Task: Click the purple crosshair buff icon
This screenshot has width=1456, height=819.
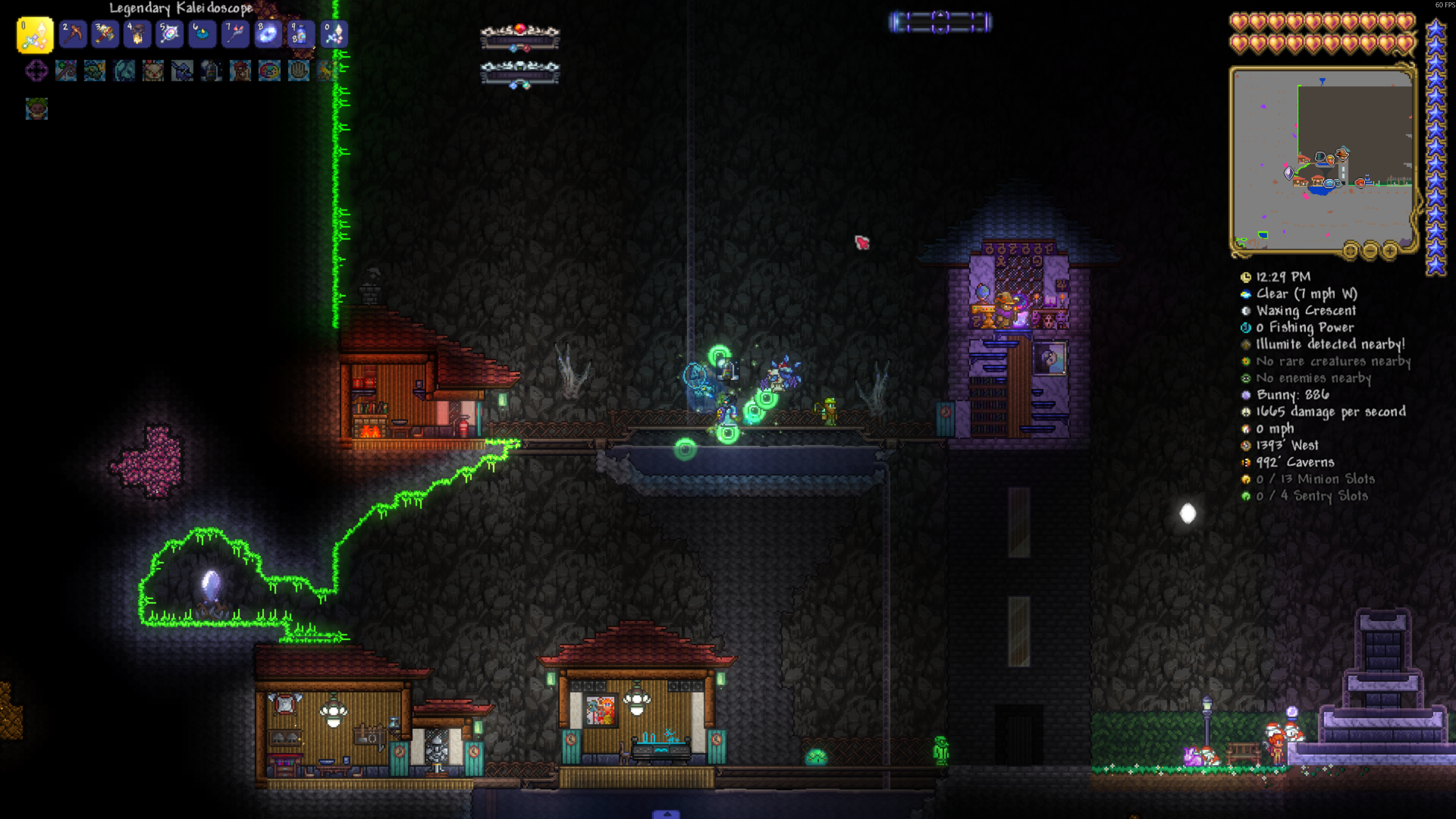Action: [36, 71]
